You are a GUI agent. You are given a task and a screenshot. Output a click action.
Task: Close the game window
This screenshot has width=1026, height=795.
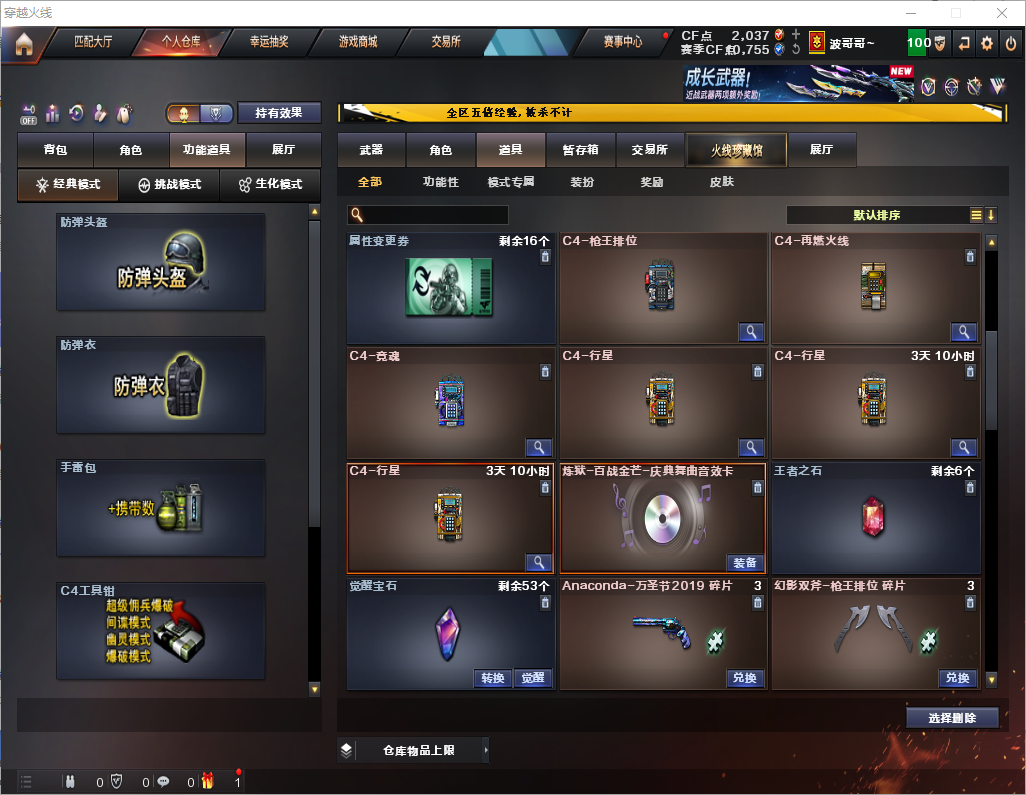pos(1001,13)
